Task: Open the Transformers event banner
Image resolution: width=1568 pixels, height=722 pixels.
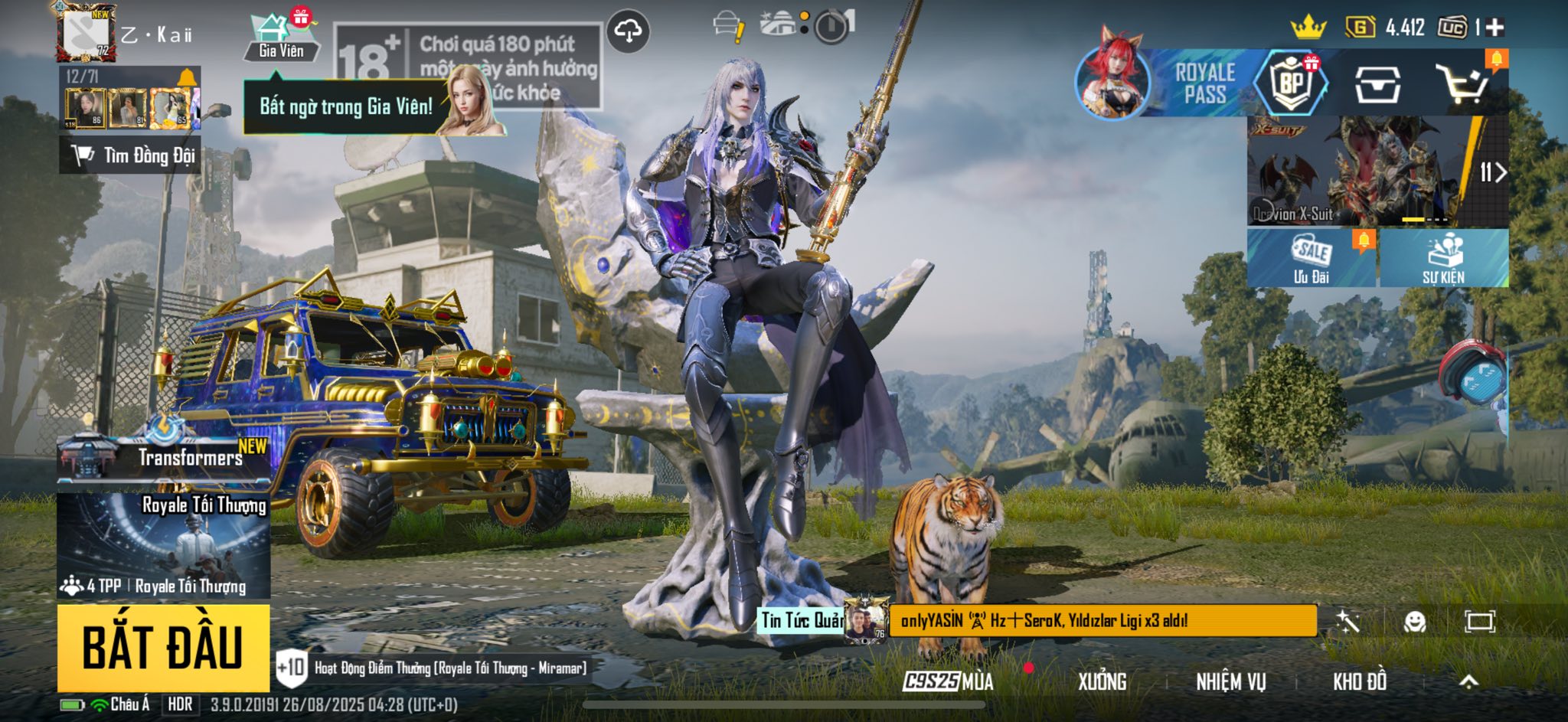Action: pos(163,459)
